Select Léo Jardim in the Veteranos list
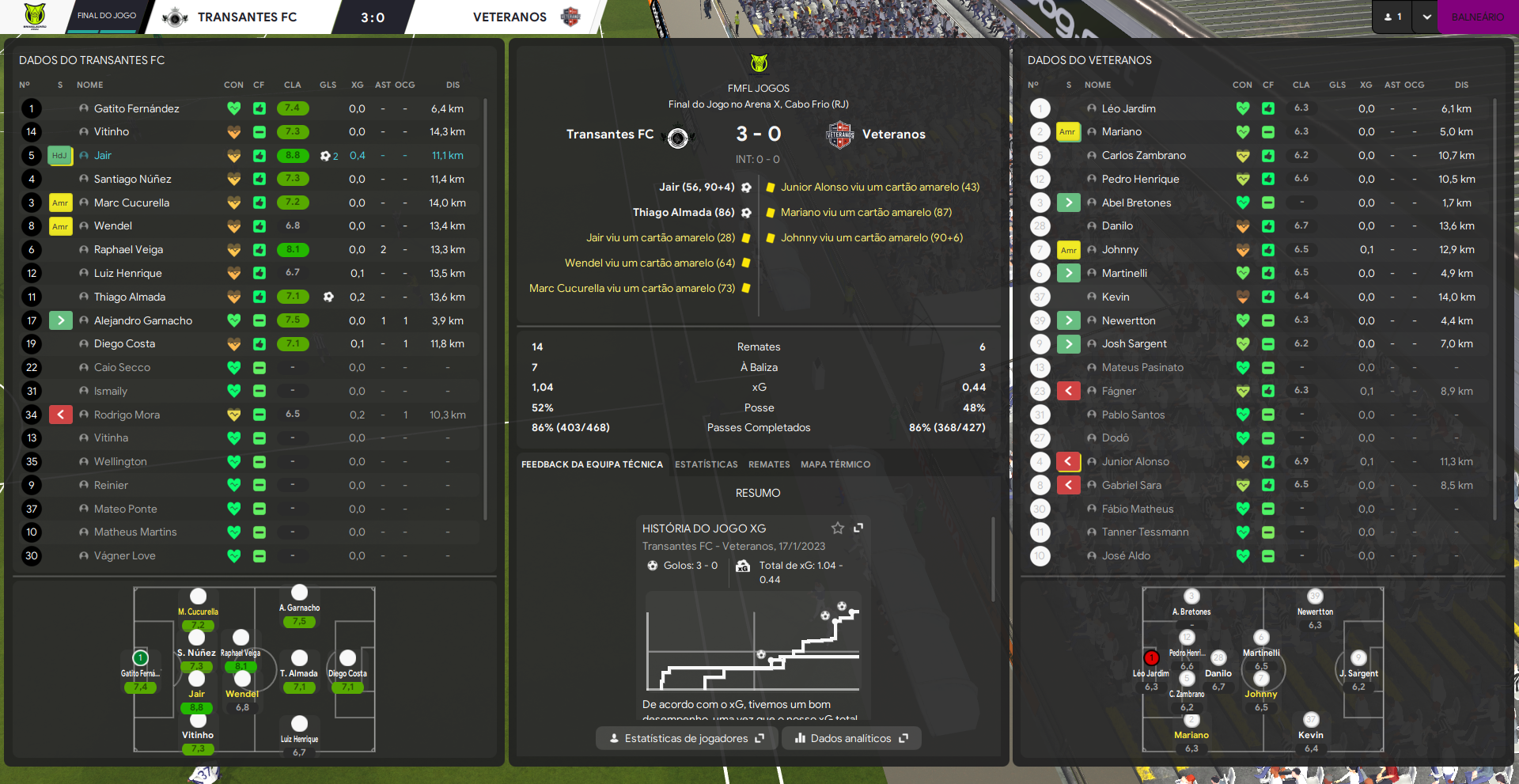This screenshot has height=784, width=1519. 1128,109
